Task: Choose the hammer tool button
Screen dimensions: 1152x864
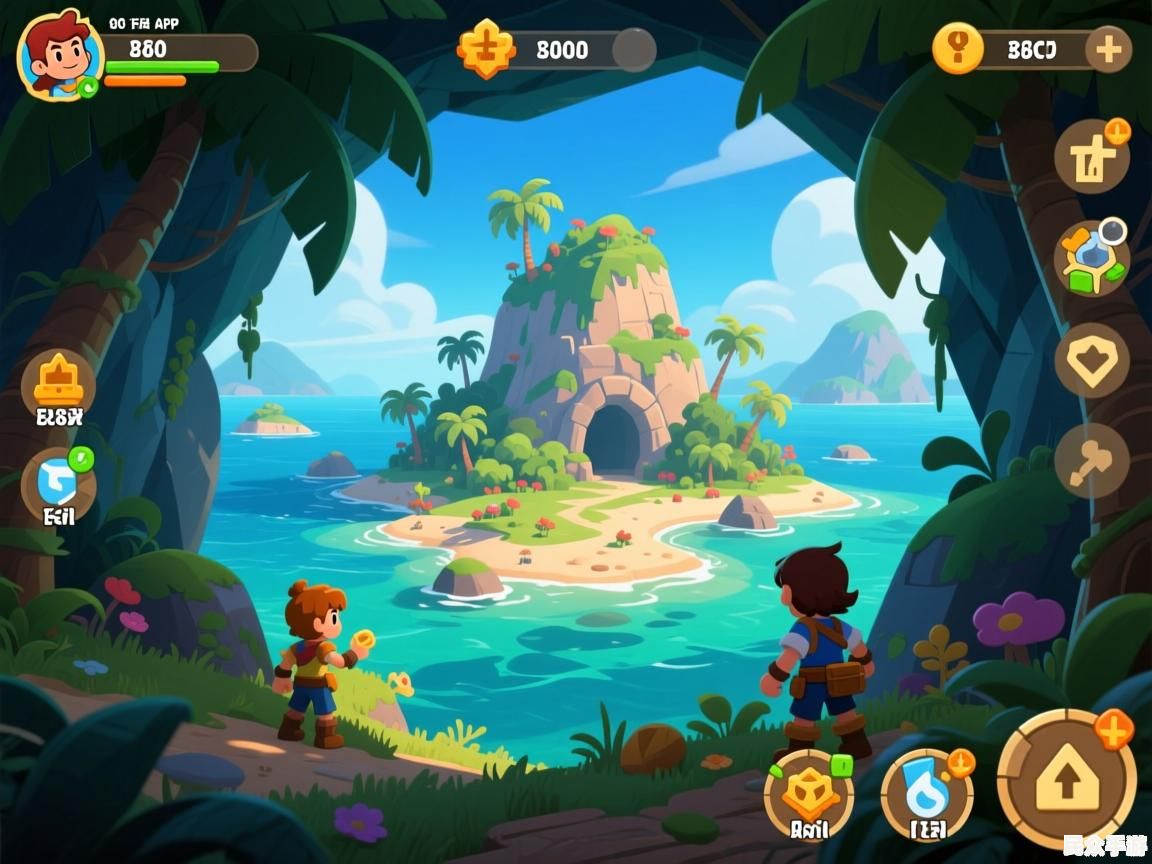Action: coord(1091,460)
